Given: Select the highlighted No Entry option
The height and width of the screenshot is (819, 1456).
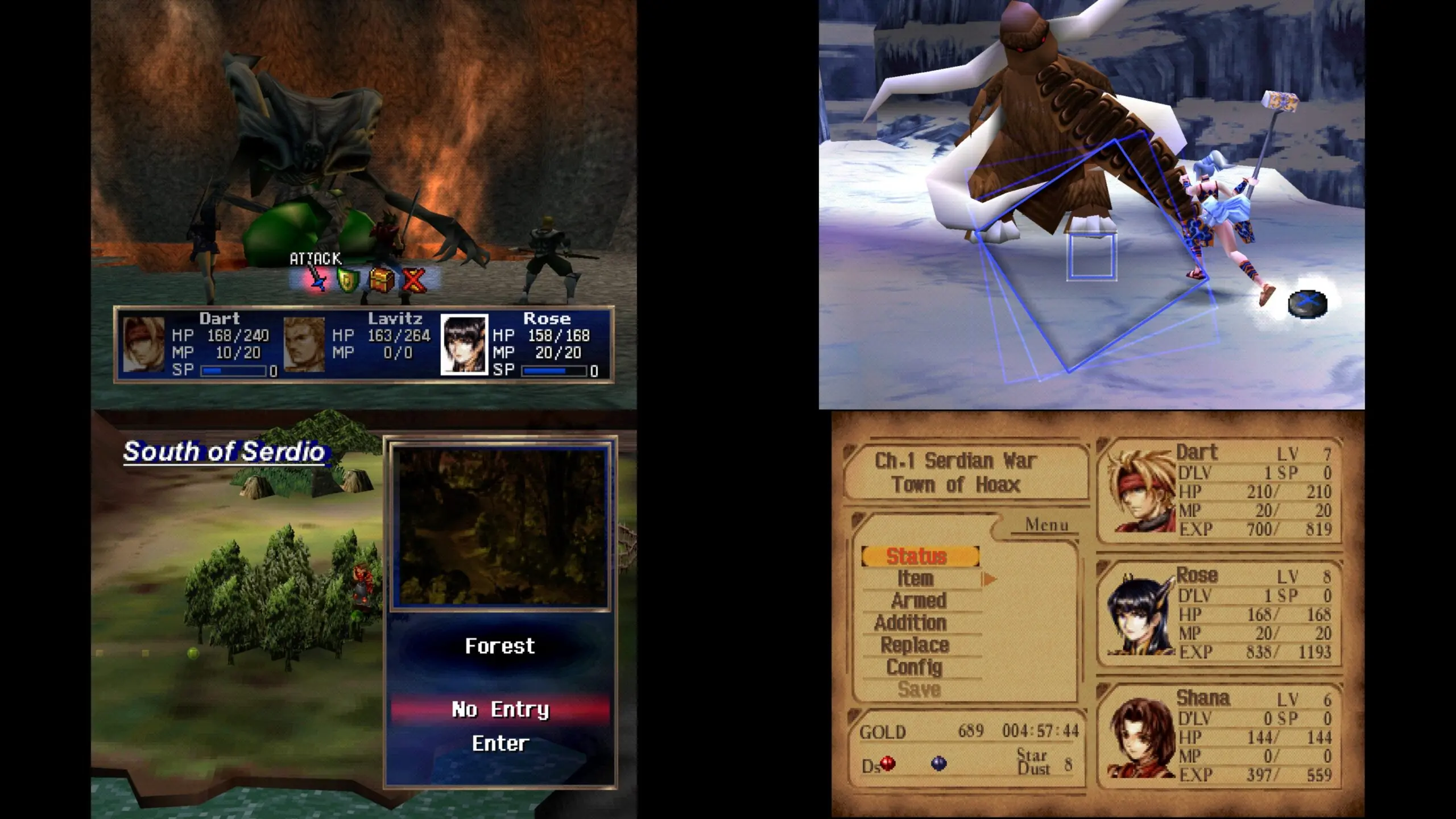Looking at the screenshot, I should point(500,709).
